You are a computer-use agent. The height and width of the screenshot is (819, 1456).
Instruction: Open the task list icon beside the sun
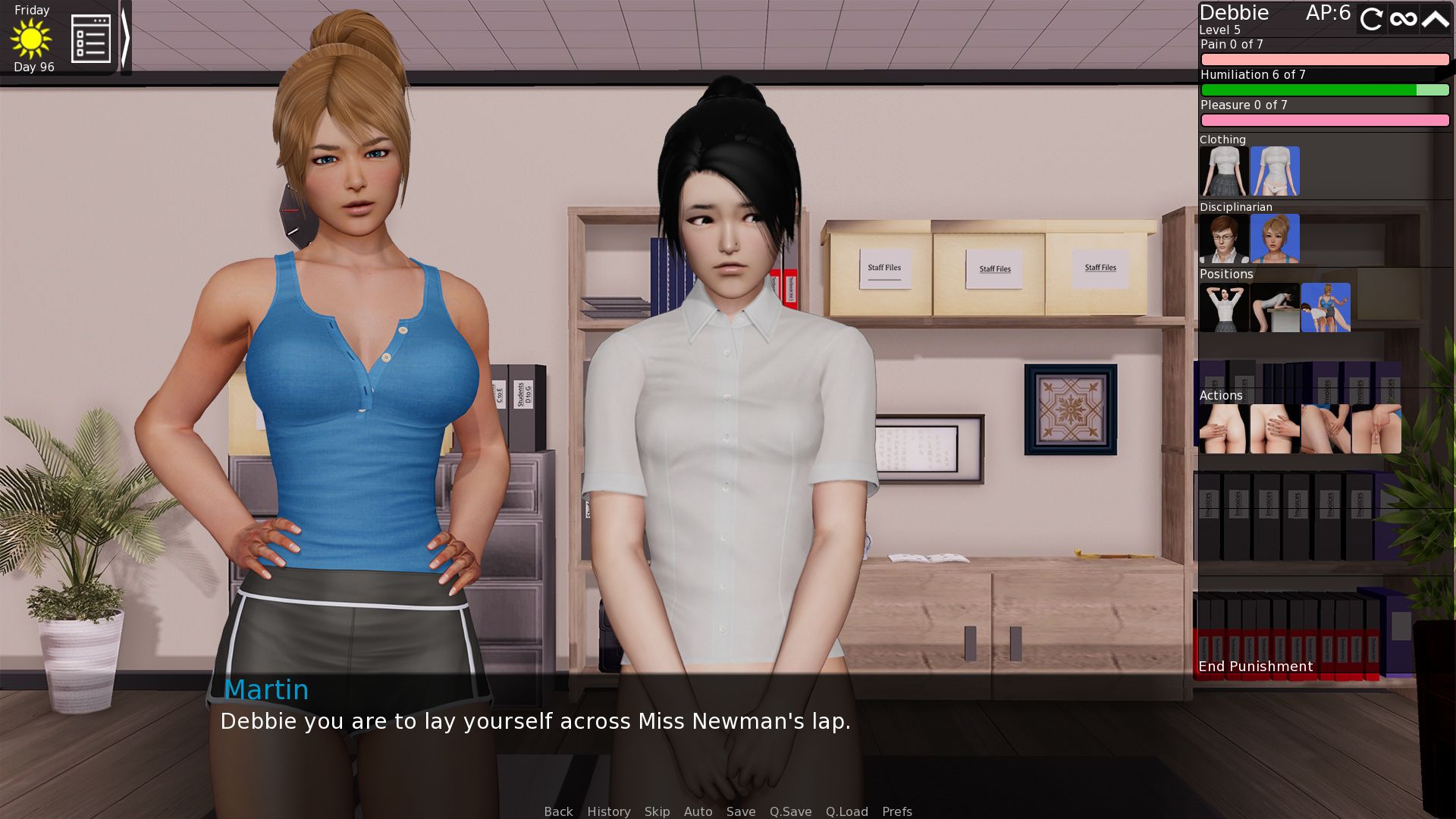click(x=91, y=39)
